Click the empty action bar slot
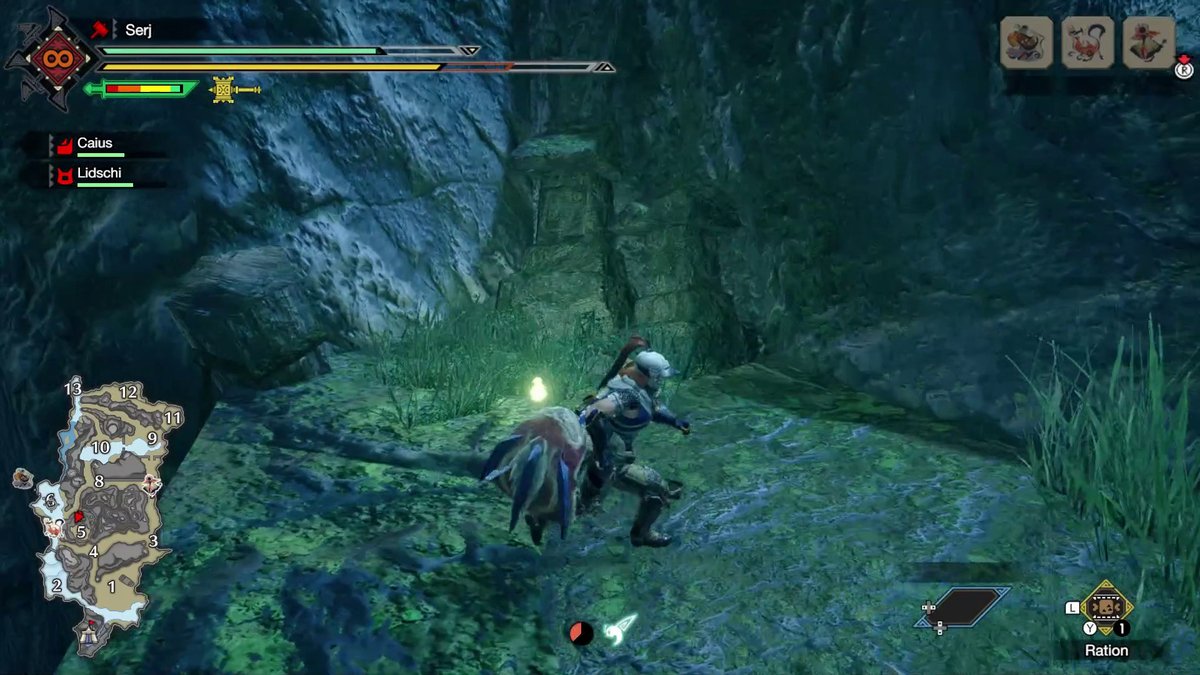 point(961,608)
